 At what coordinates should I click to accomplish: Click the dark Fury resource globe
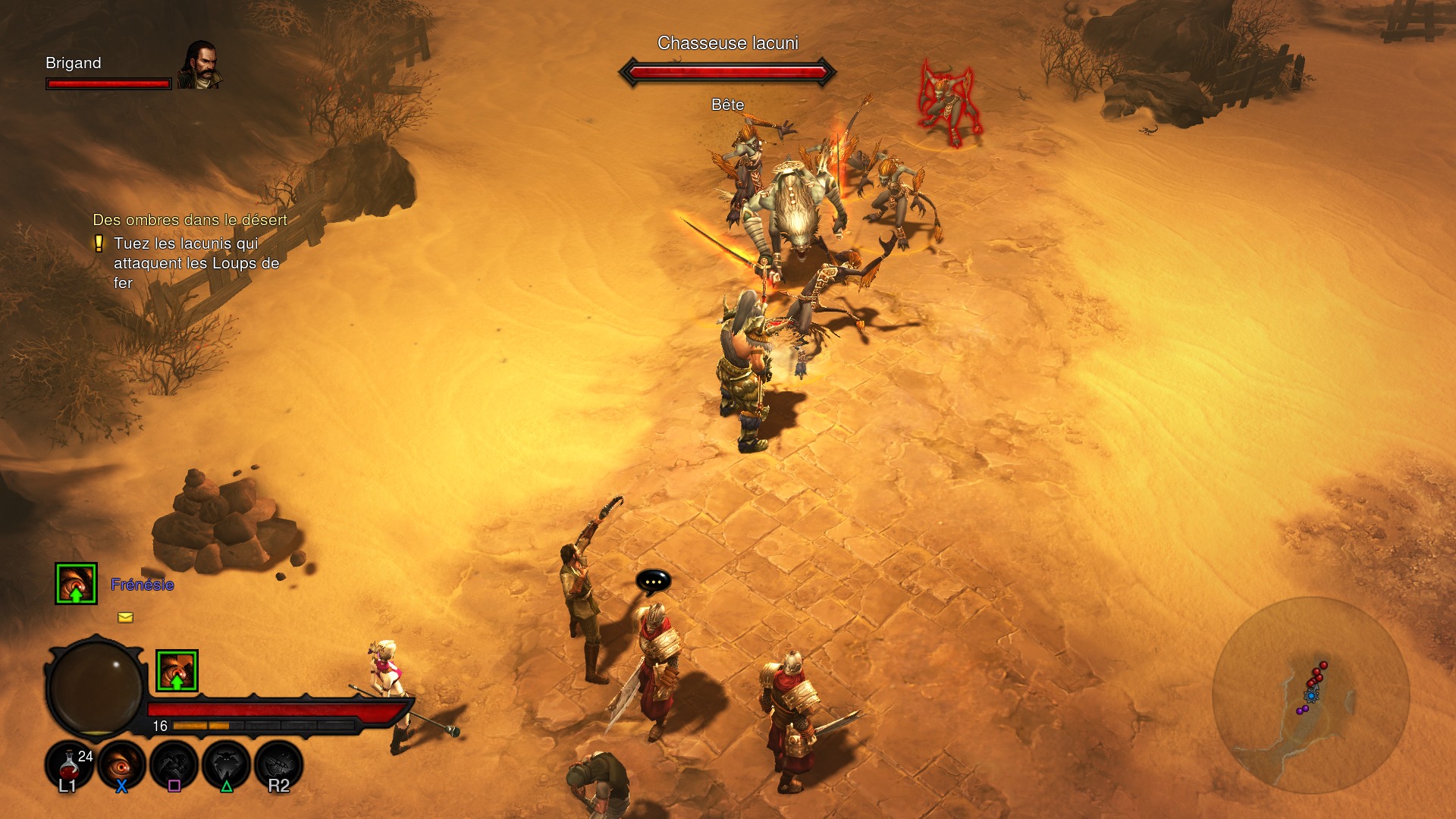96,688
